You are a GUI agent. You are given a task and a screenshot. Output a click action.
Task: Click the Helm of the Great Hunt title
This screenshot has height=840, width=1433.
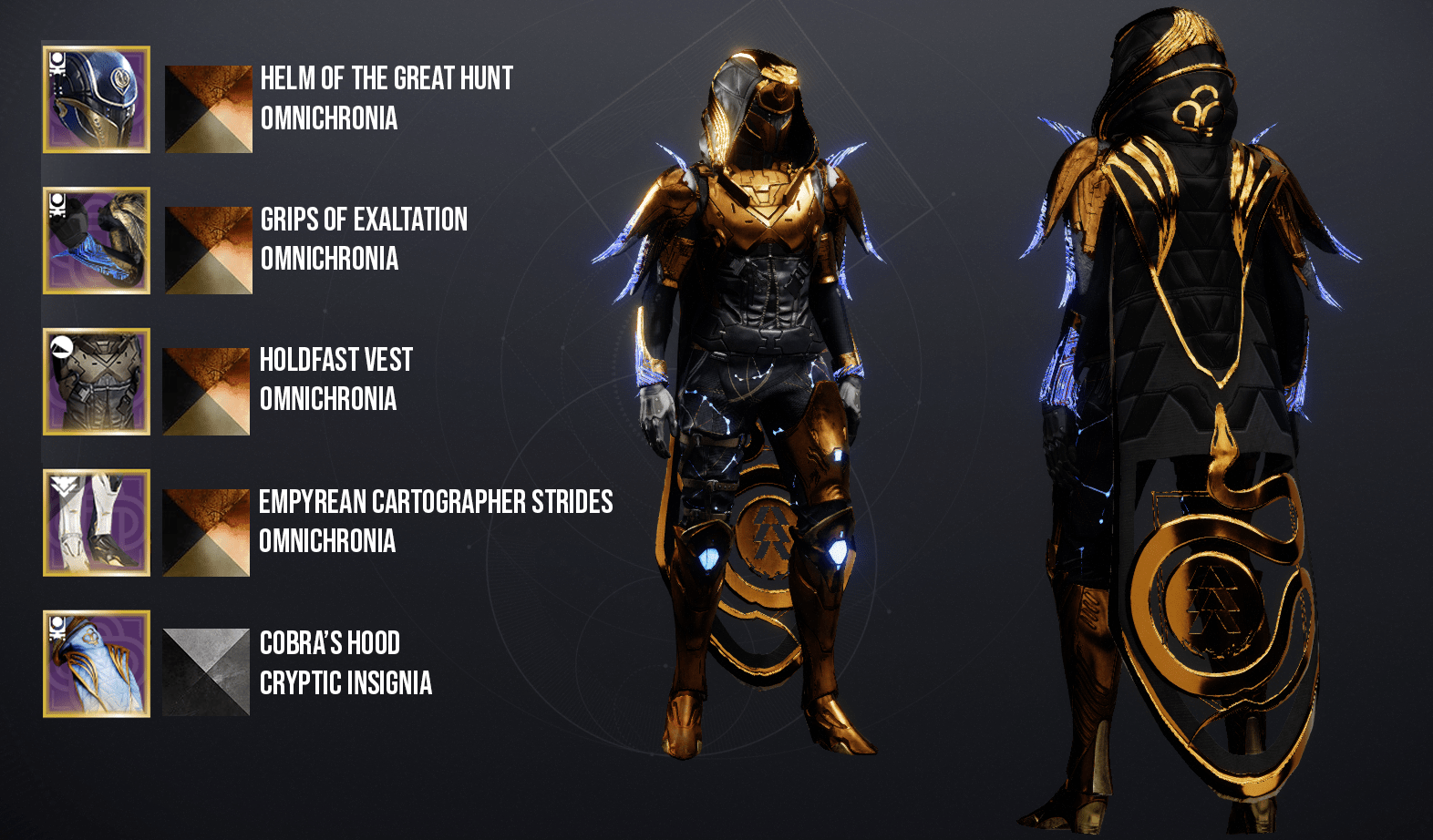tap(386, 79)
